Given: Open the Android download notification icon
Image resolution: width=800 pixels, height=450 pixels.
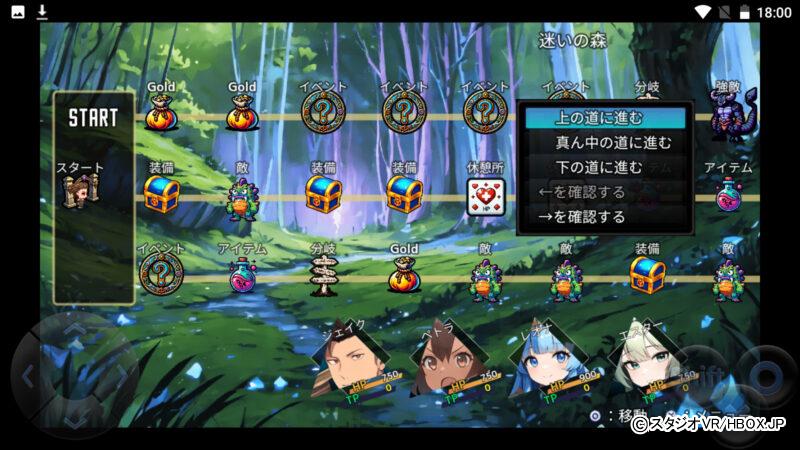Looking at the screenshot, I should [42, 12].
